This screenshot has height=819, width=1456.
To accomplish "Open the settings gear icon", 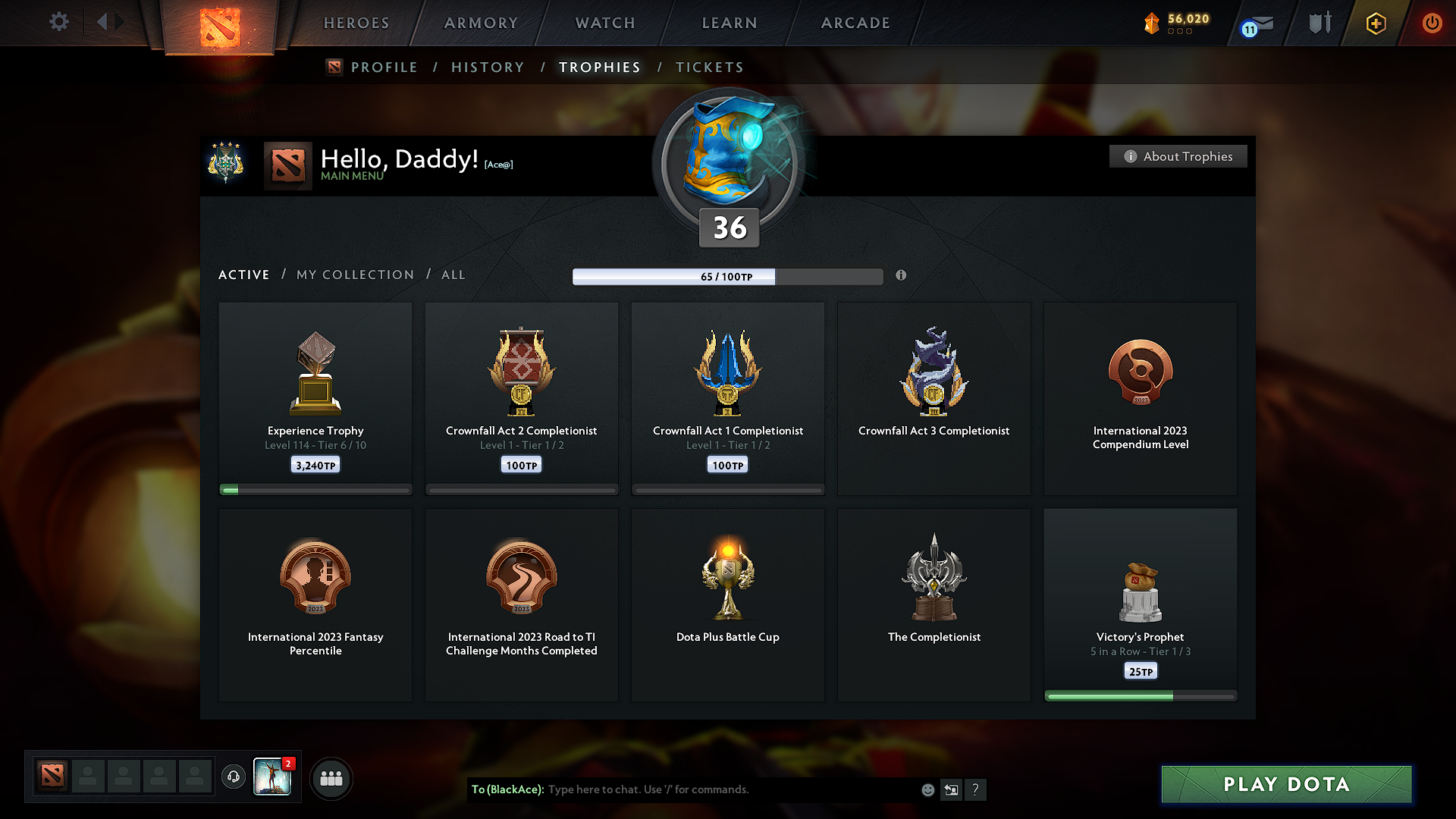I will [58, 22].
